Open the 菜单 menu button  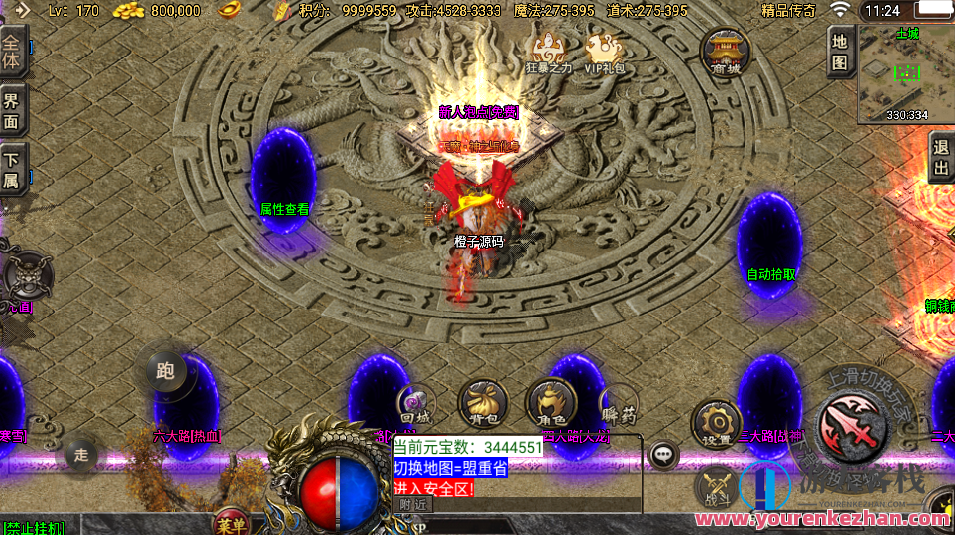(231, 522)
